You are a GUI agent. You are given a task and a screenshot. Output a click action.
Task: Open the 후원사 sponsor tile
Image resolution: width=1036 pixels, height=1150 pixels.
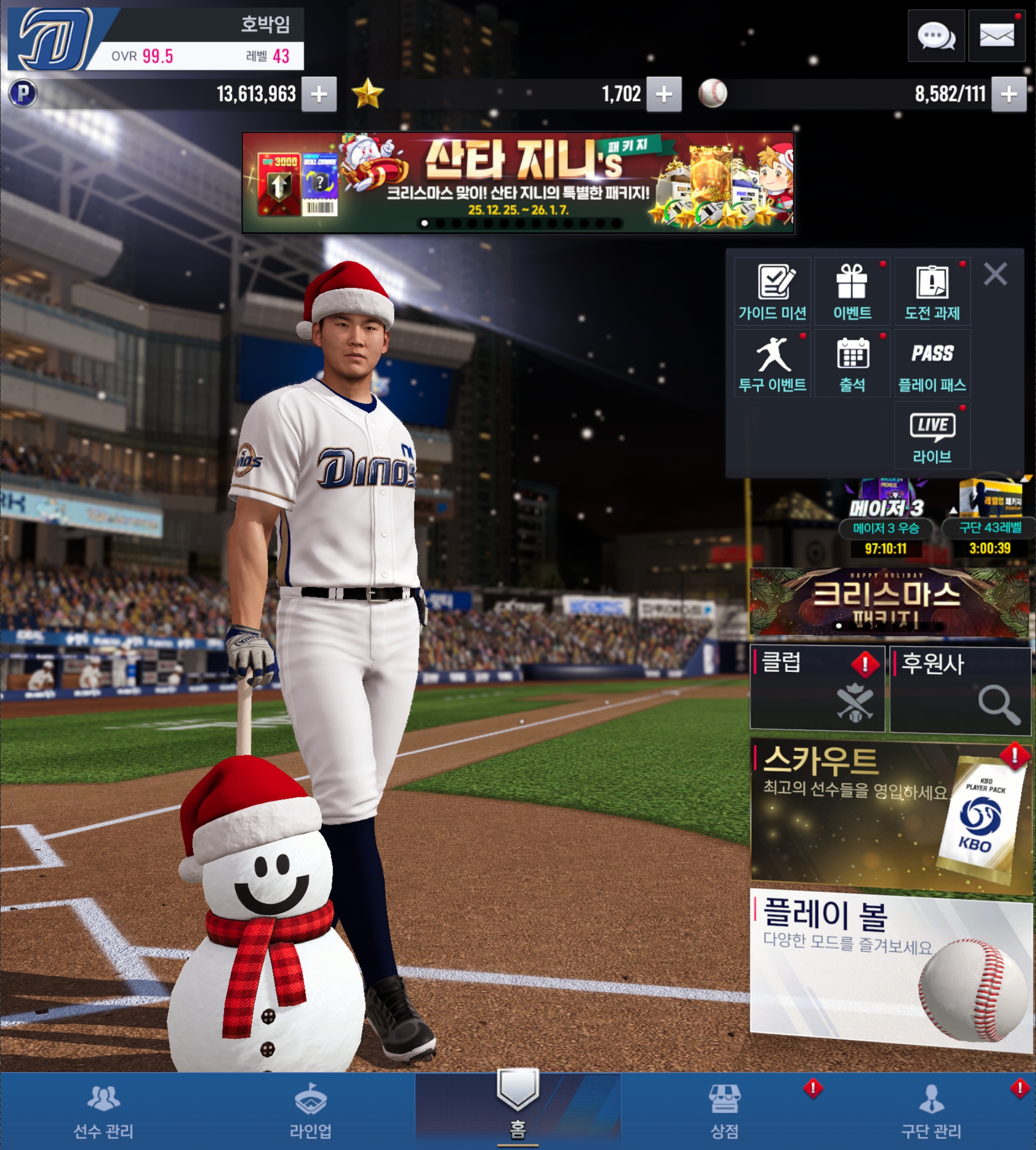[x=960, y=689]
